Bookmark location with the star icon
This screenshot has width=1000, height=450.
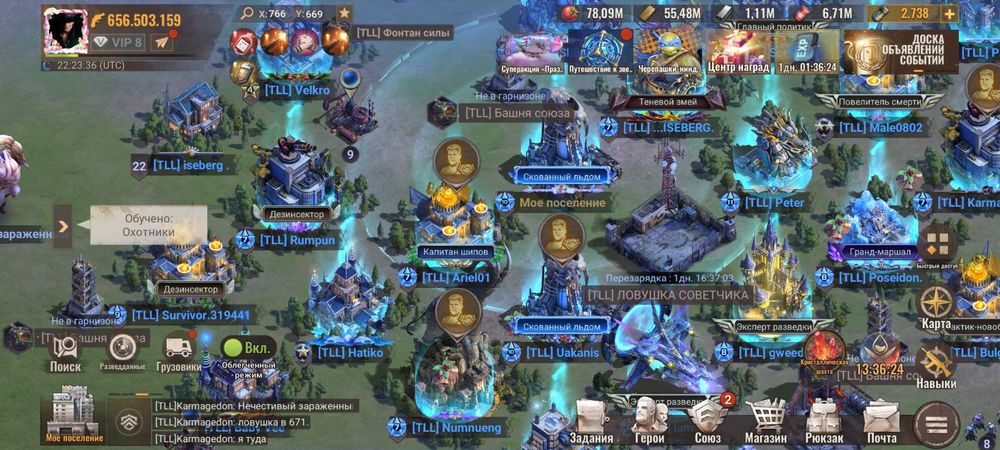tap(344, 14)
